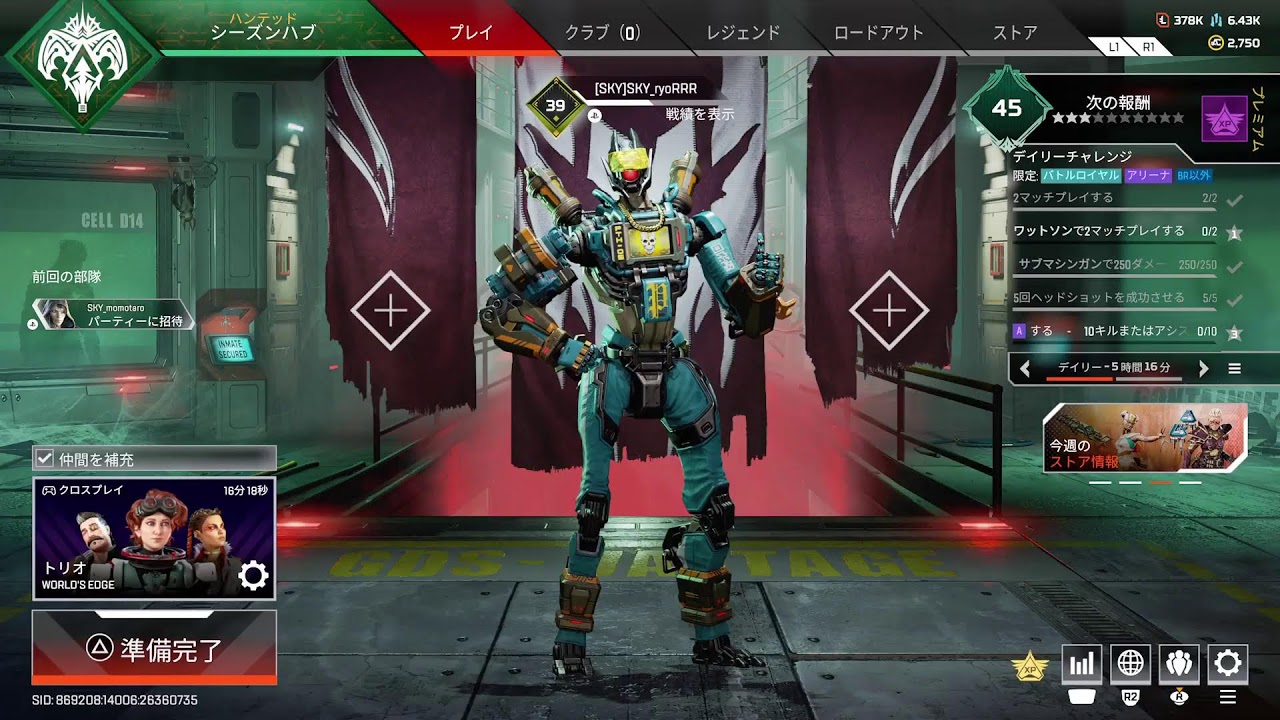1280x720 pixels.
Task: Open the シーズンハブ season hub tab
Action: point(263,31)
